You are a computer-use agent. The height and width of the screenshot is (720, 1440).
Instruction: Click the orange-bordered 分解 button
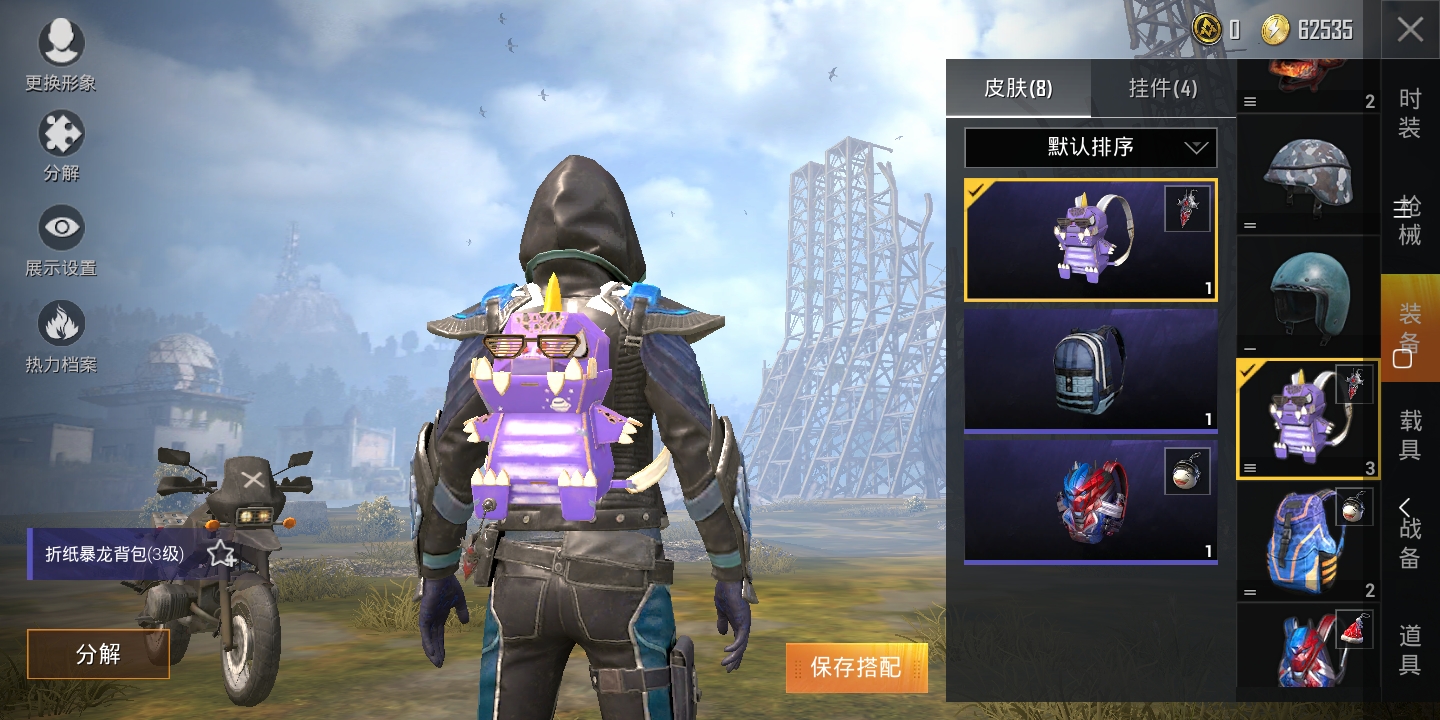(98, 654)
